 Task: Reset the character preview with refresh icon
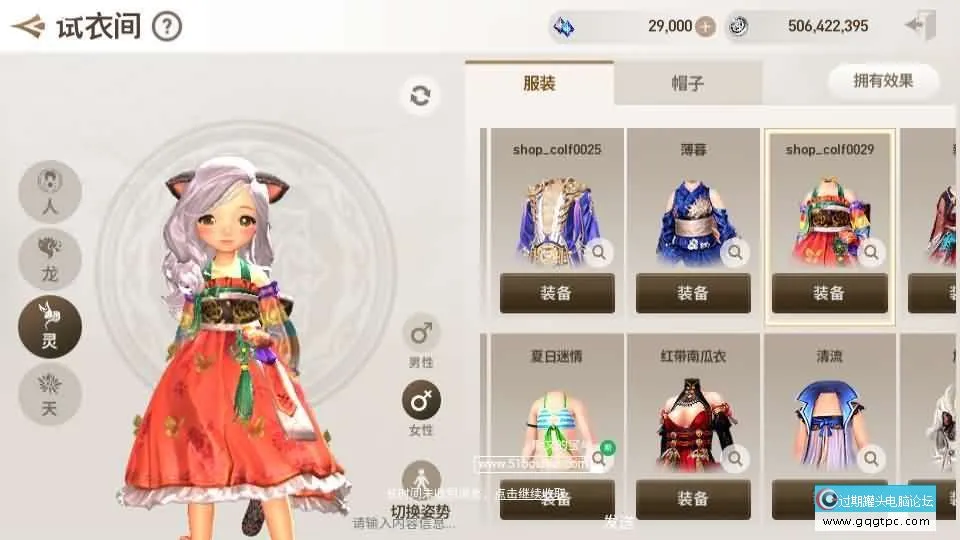(x=420, y=96)
